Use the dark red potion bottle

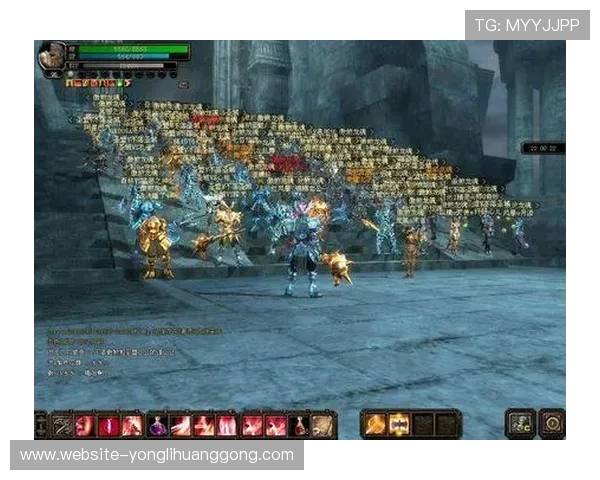299,425
